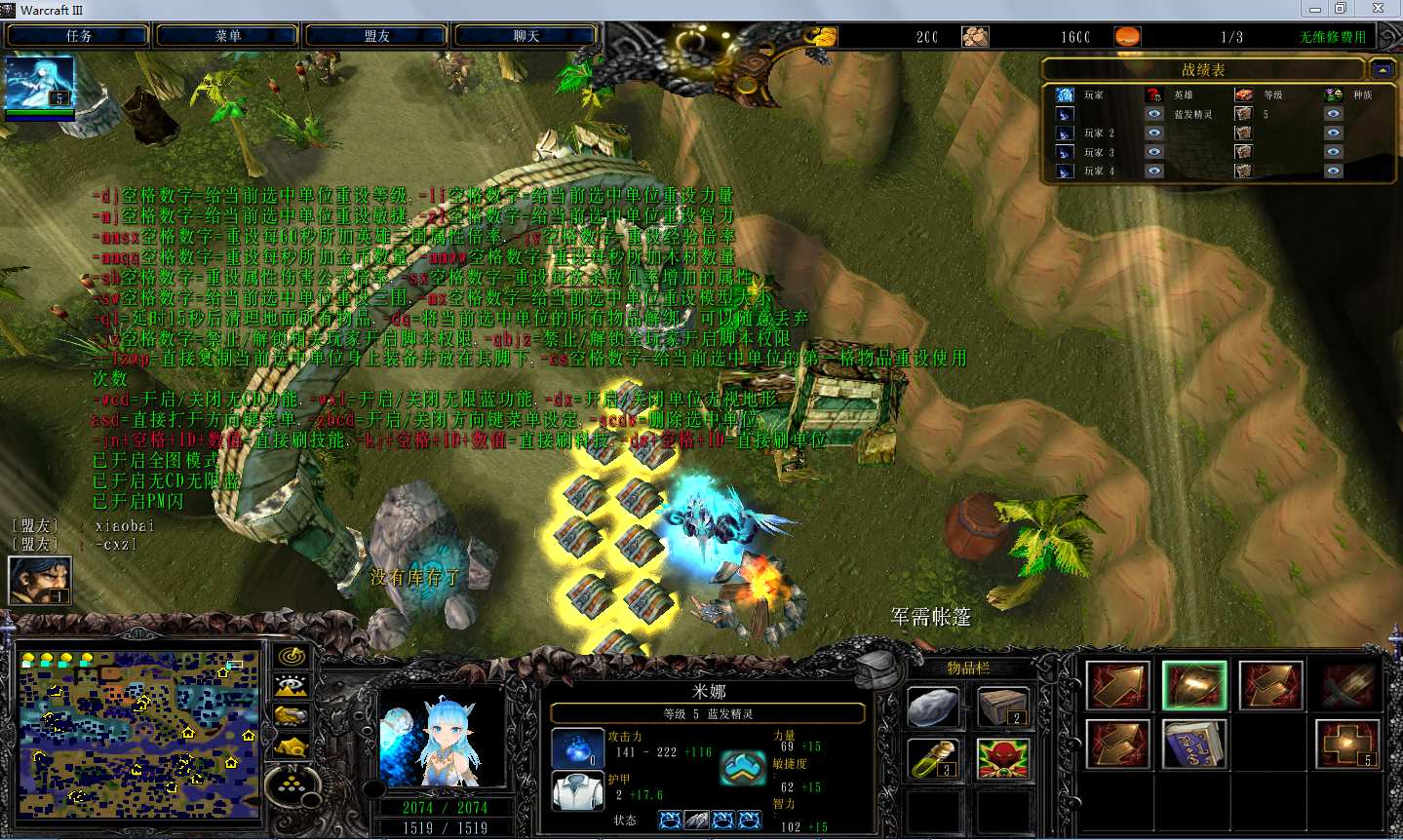Open the hero skills cross button
The height and width of the screenshot is (840, 1403).
coord(1348,745)
